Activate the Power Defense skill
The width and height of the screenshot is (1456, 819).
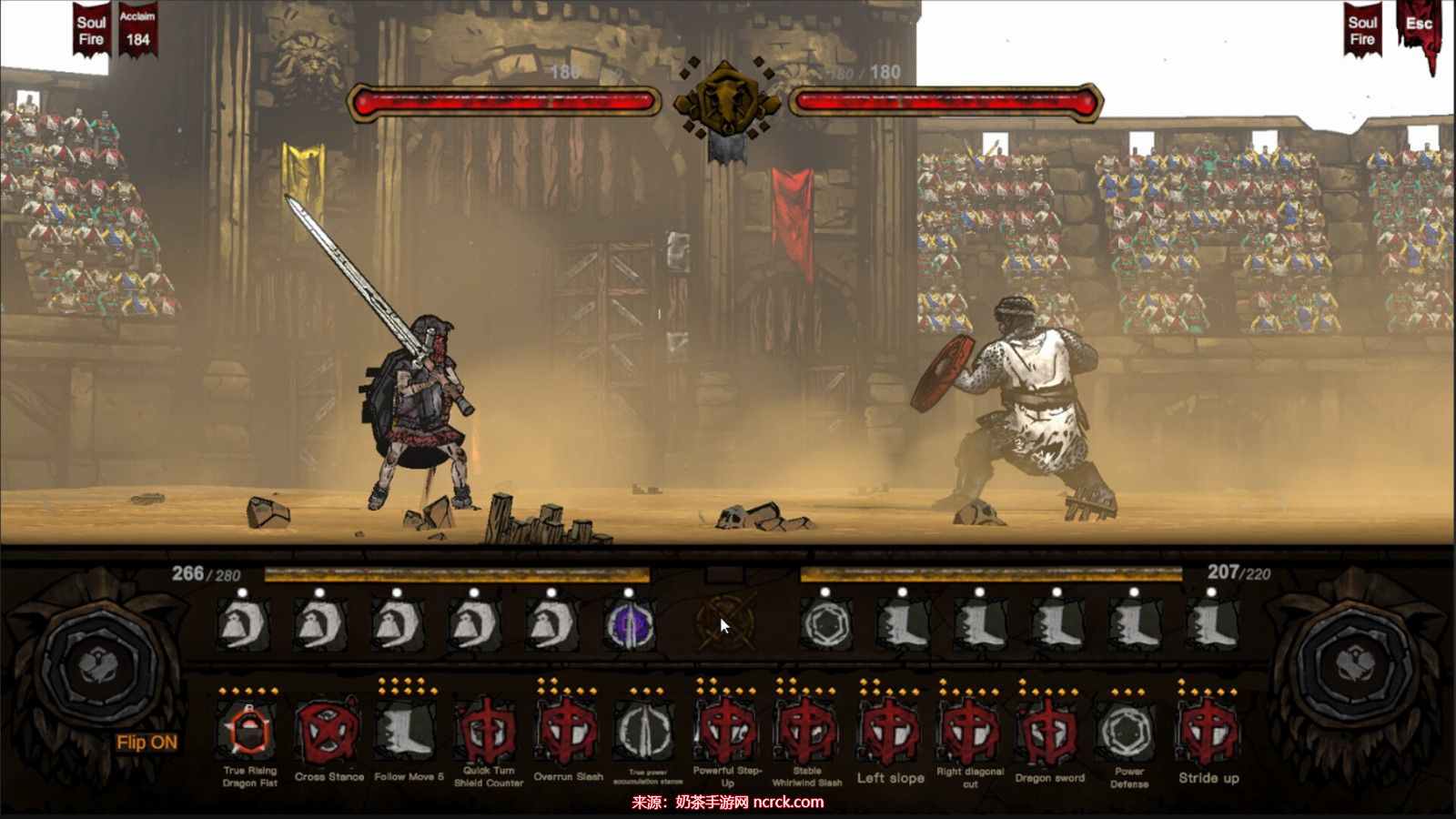(1128, 733)
